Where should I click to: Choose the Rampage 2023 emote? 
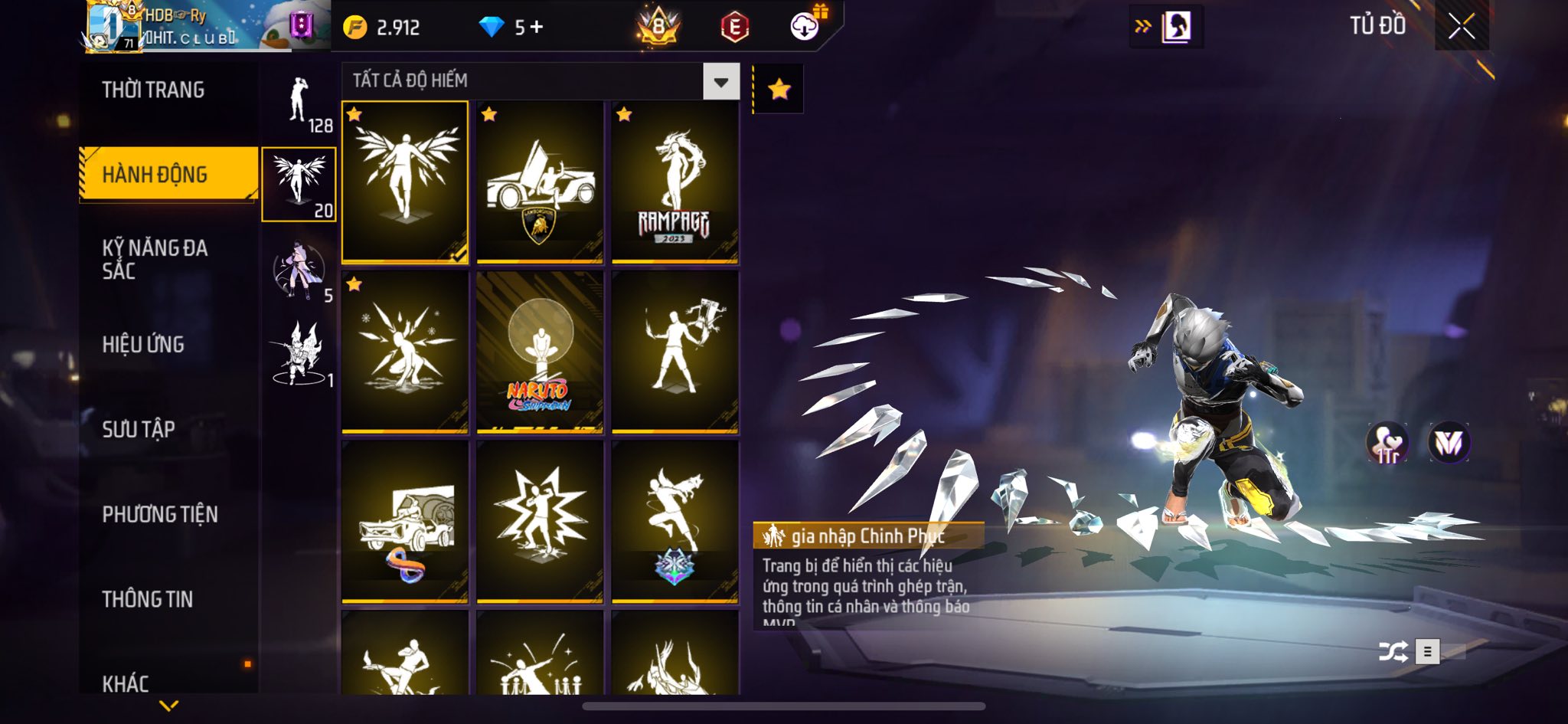coord(675,182)
